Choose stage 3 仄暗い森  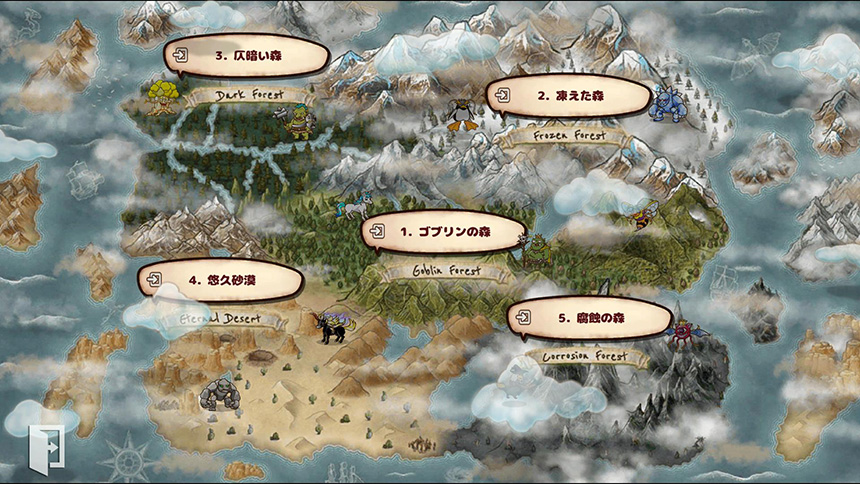(x=247, y=57)
